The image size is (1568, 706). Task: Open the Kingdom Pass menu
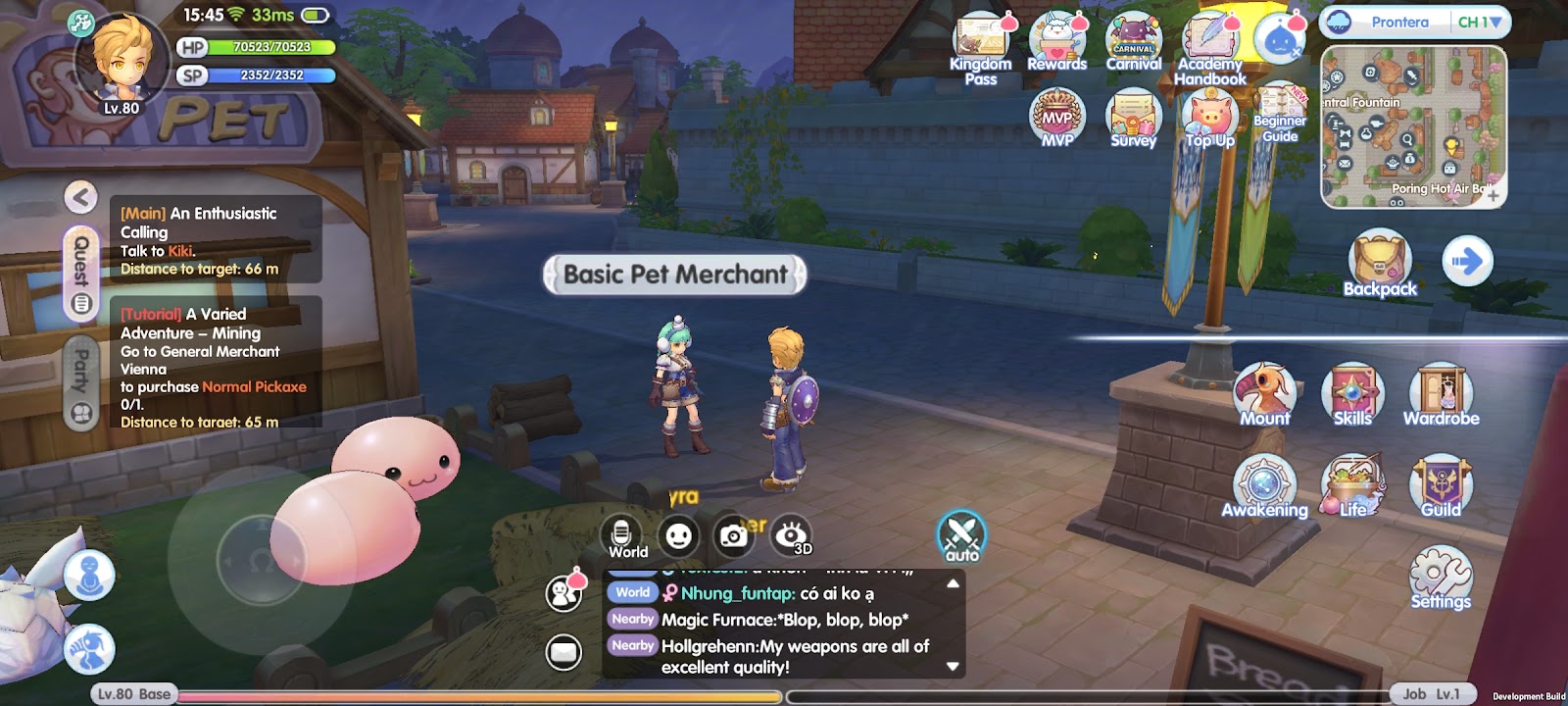pyautogui.click(x=980, y=47)
